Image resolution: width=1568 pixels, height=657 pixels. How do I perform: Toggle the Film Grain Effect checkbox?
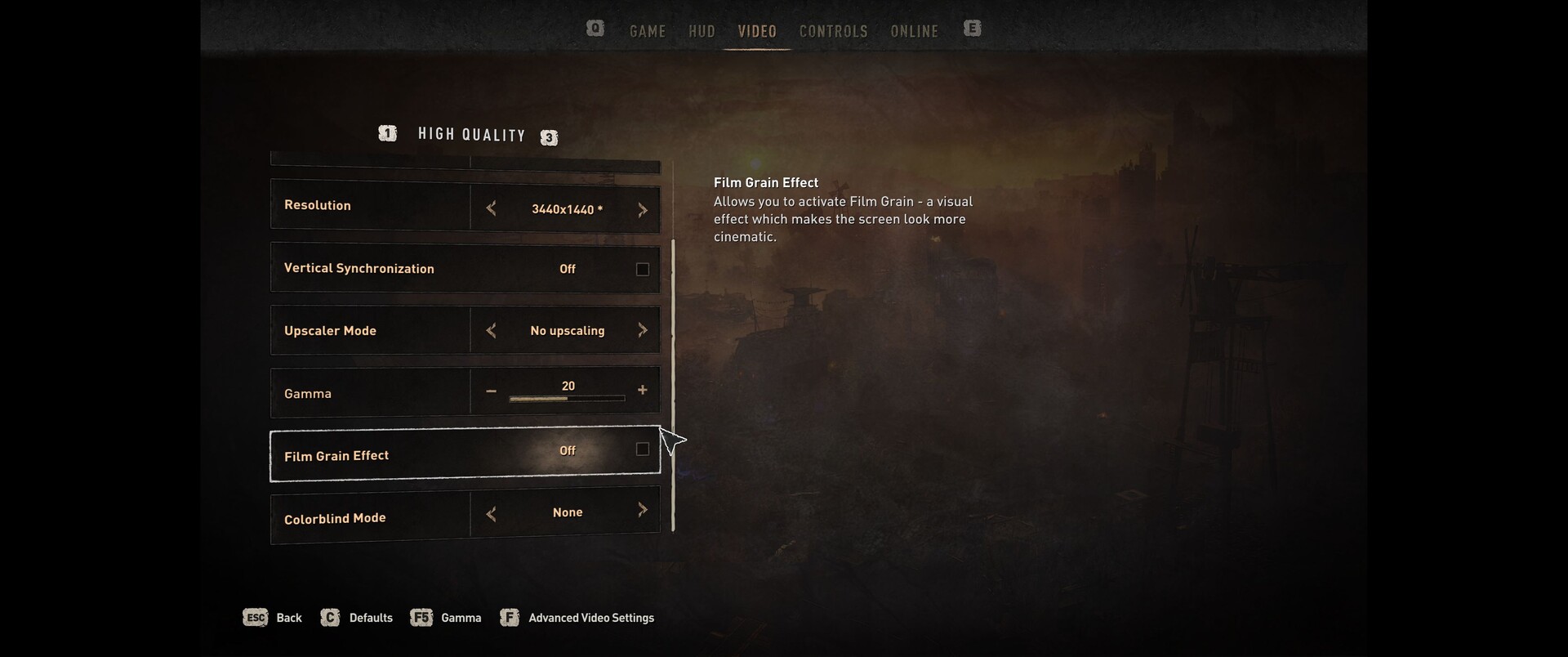pos(643,449)
